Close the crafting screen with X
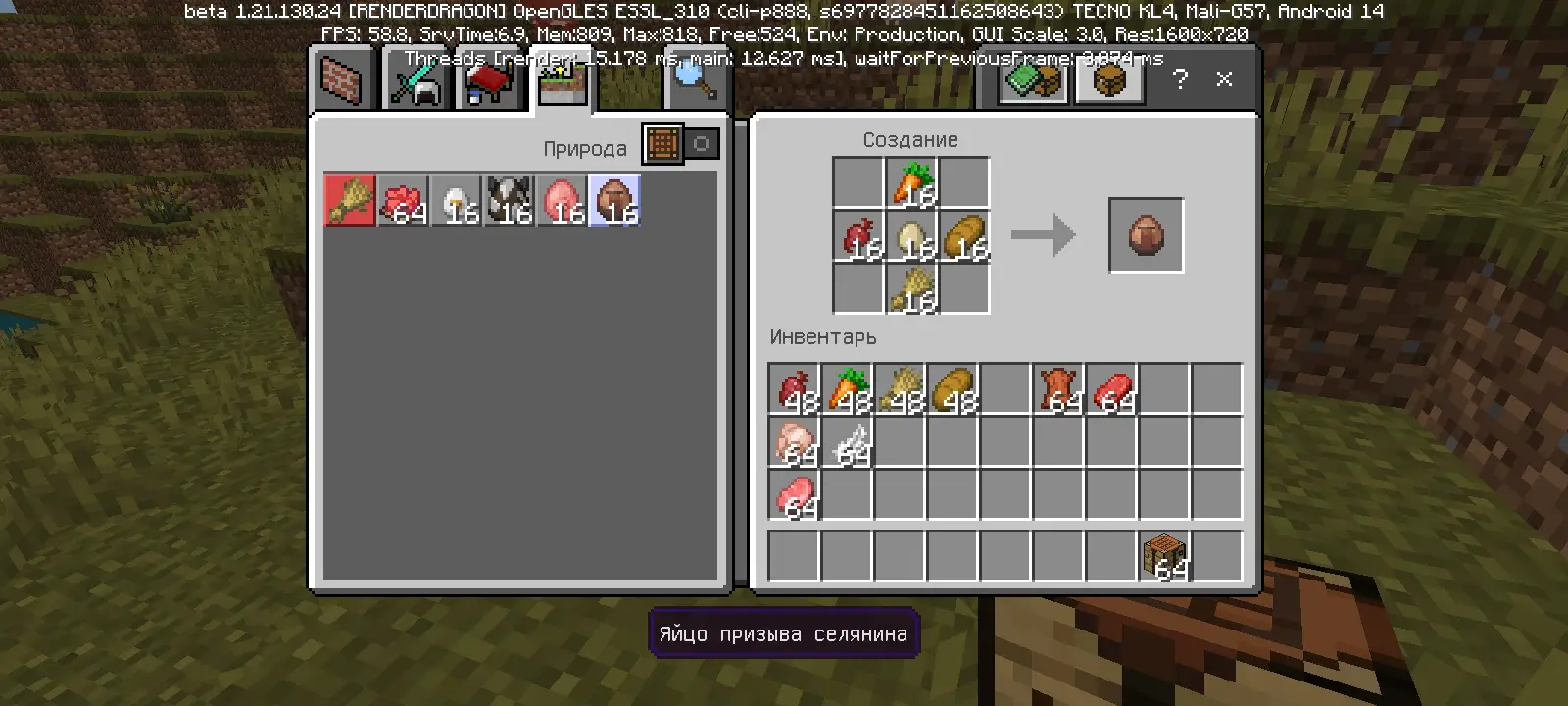Screen dimensions: 1568x706 (1224, 79)
